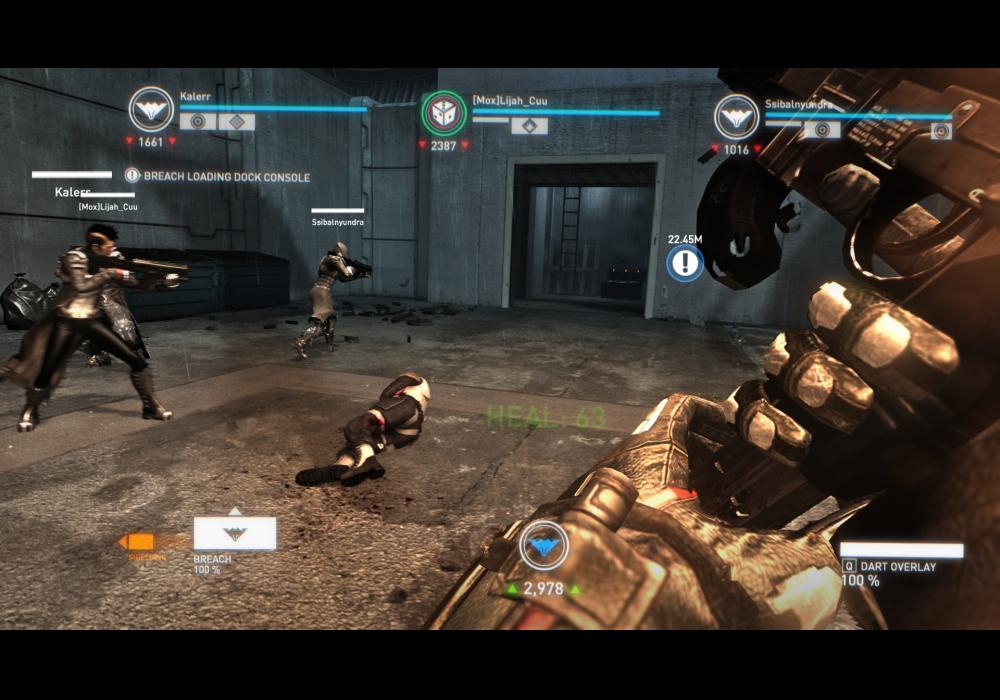Screen dimensions: 1000x700
Task: Activate the Breach application icon
Action: tap(235, 533)
